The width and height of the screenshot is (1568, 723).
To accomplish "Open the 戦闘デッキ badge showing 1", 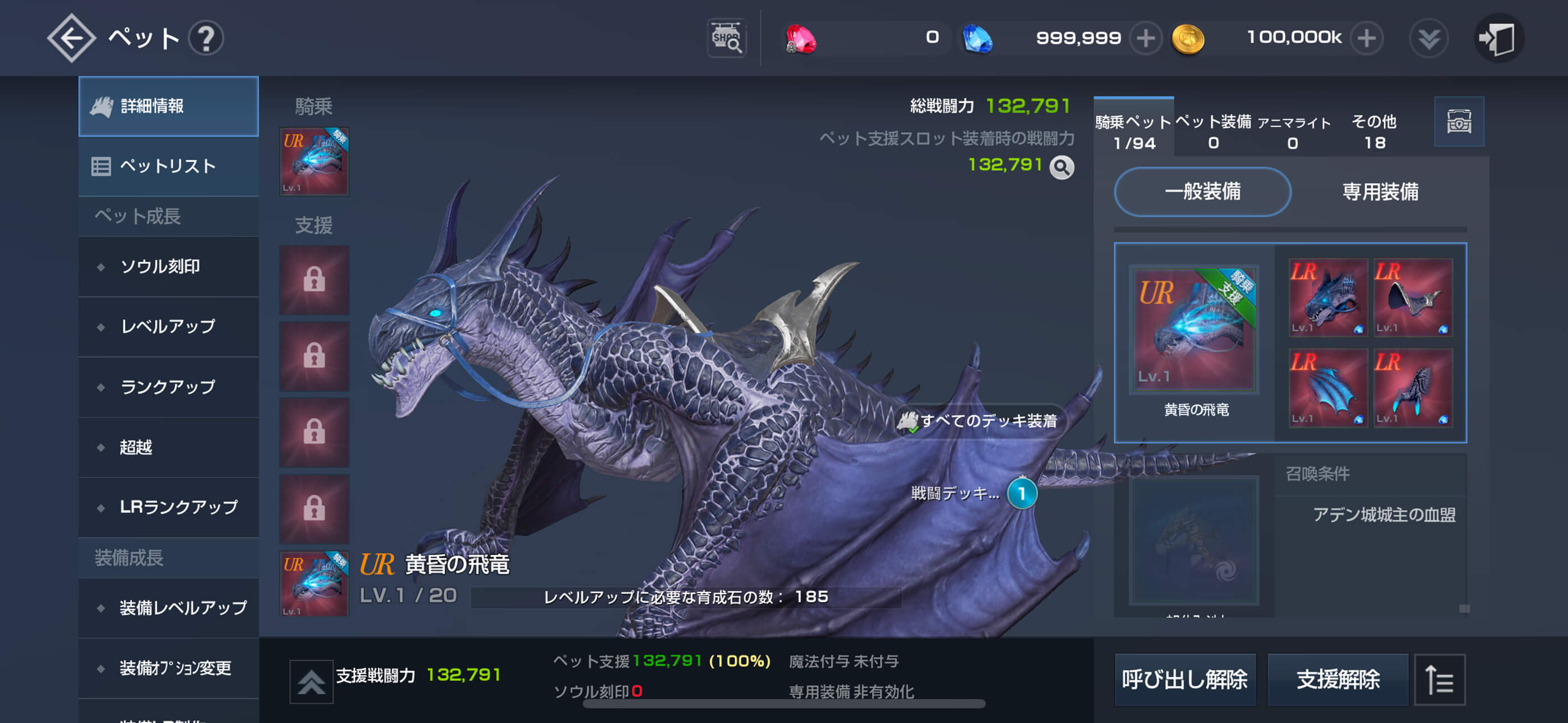I will pos(1024,495).
